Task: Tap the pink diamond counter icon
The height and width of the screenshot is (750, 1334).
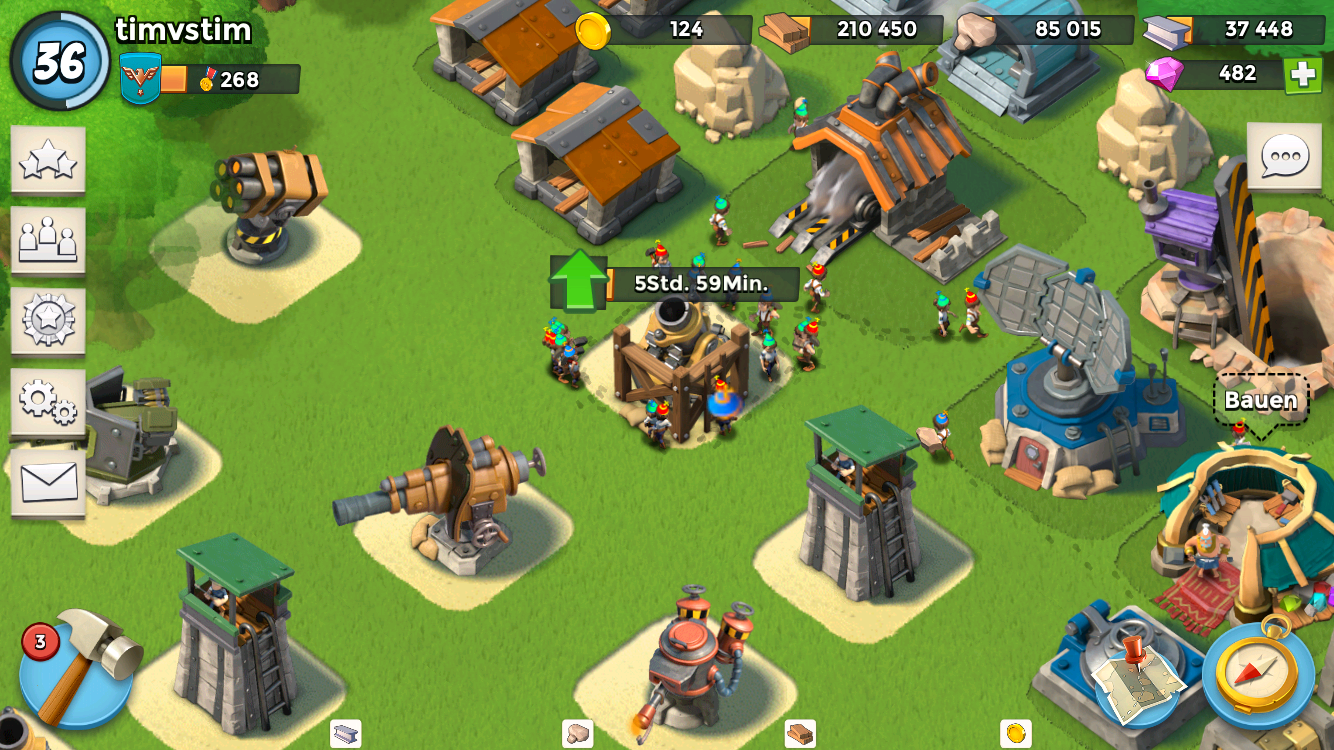Action: pyautogui.click(x=1164, y=73)
